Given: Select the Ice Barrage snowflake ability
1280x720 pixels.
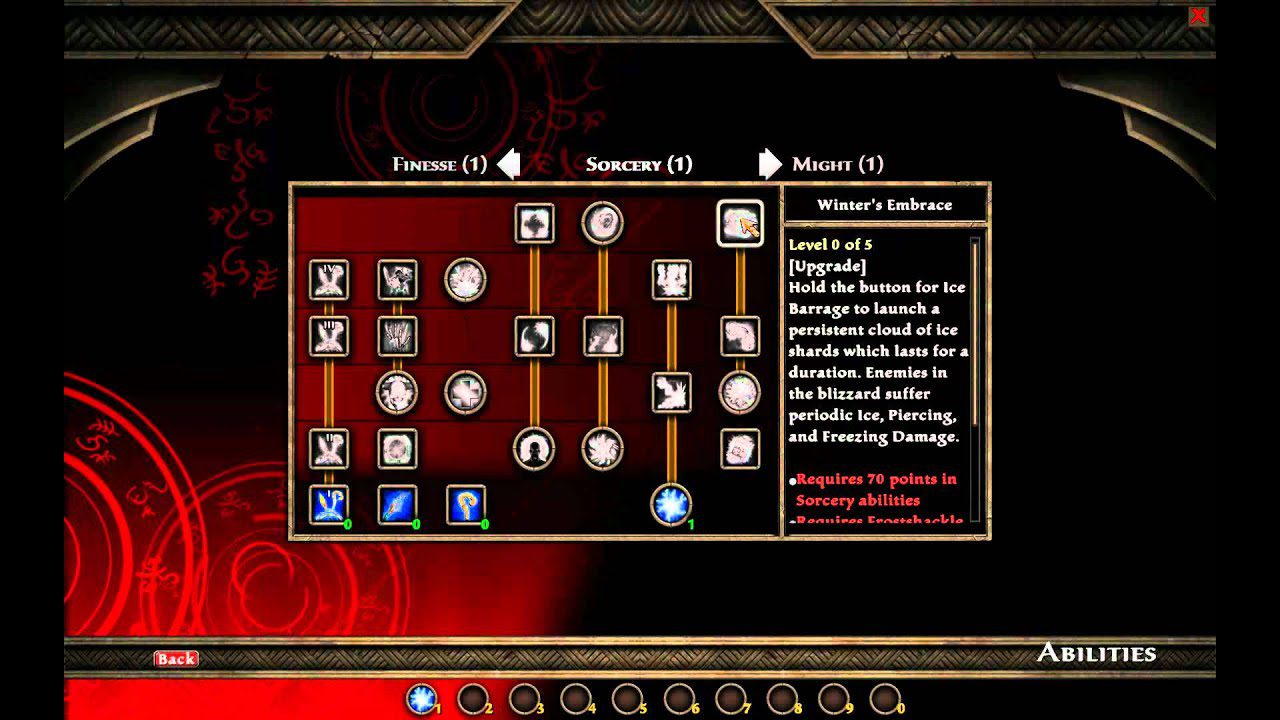Looking at the screenshot, I should pyautogui.click(x=672, y=507).
